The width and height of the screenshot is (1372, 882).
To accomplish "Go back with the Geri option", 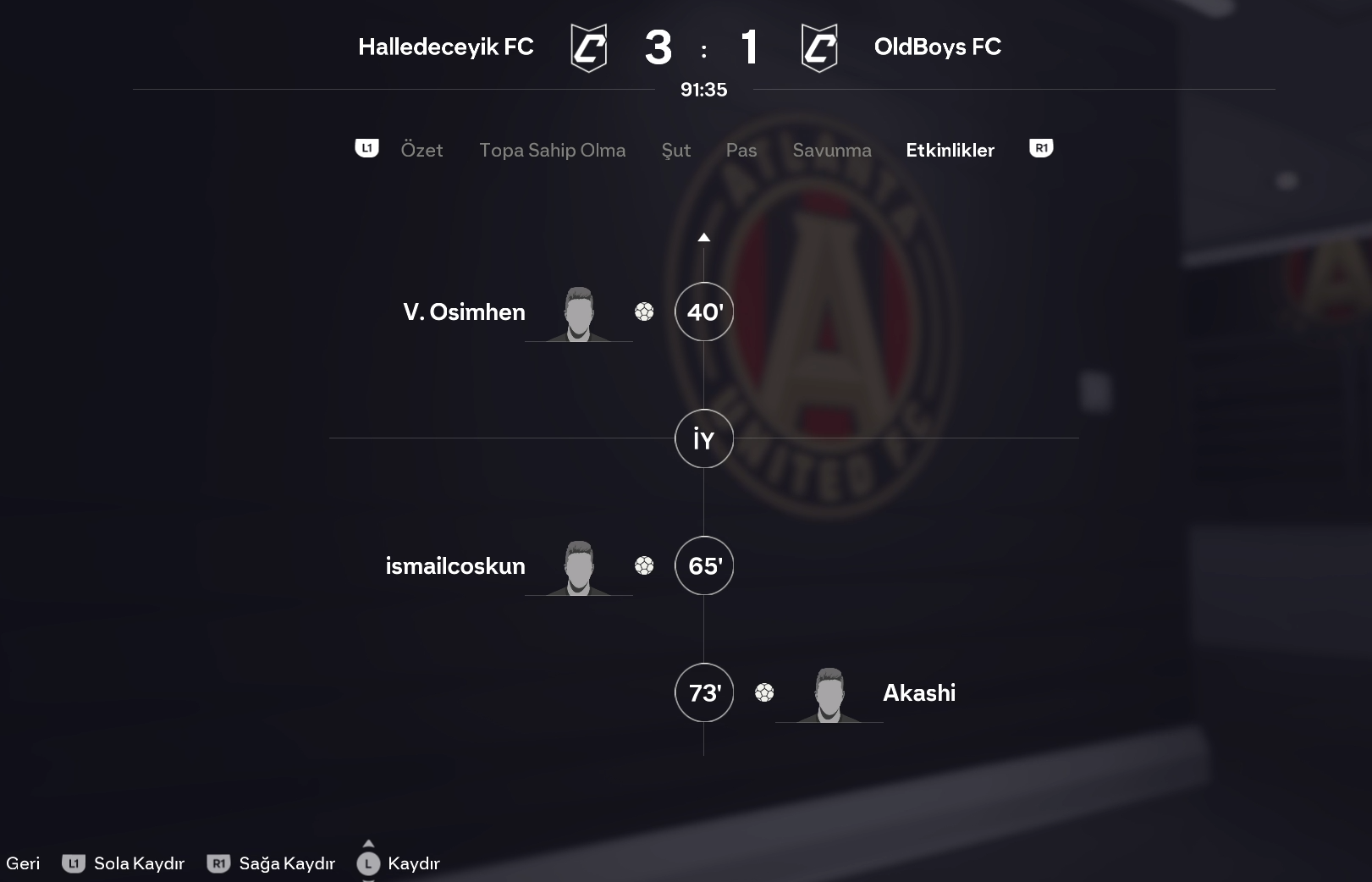I will point(23,863).
